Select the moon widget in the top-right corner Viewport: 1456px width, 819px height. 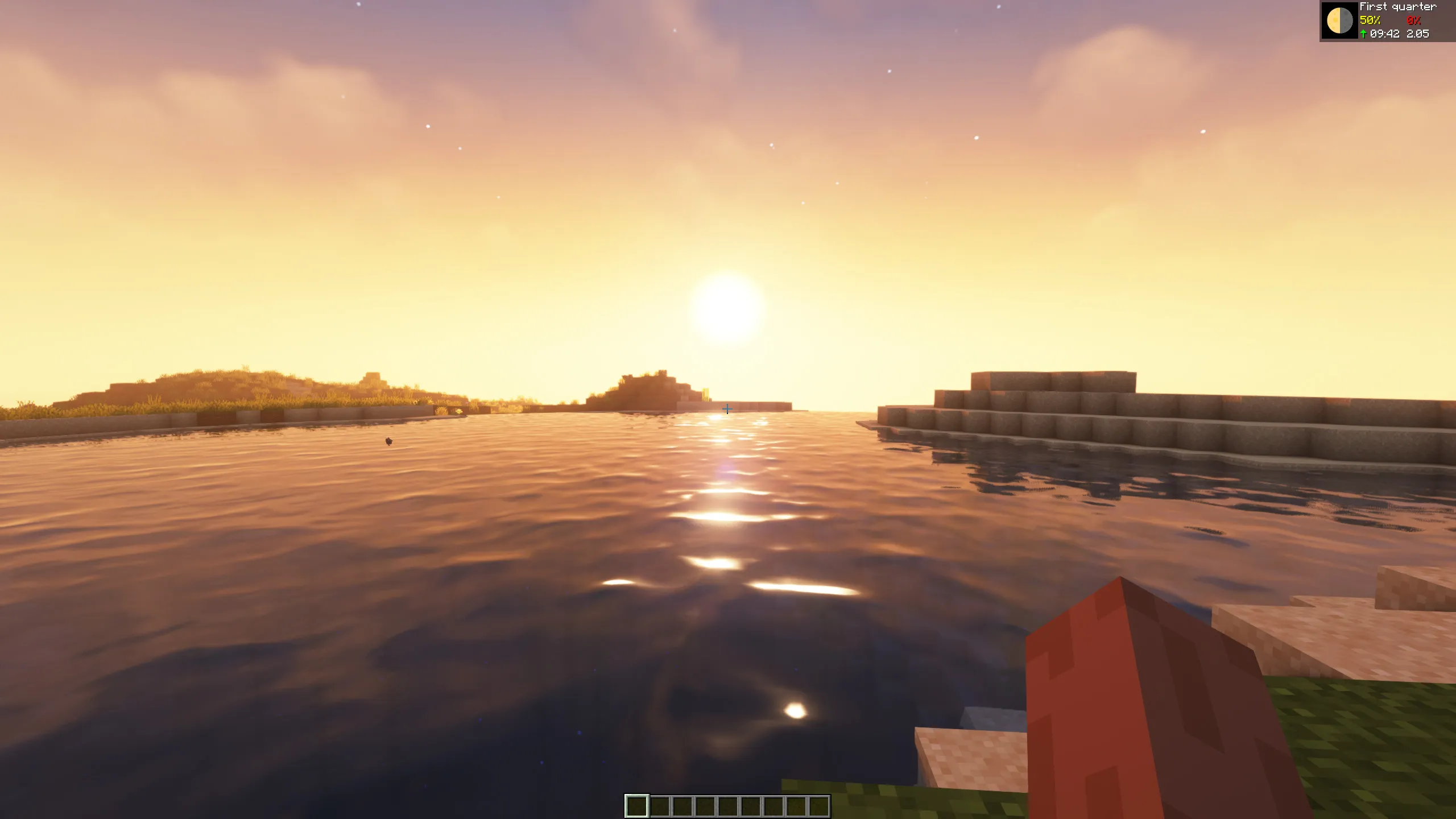pyautogui.click(x=1341, y=20)
